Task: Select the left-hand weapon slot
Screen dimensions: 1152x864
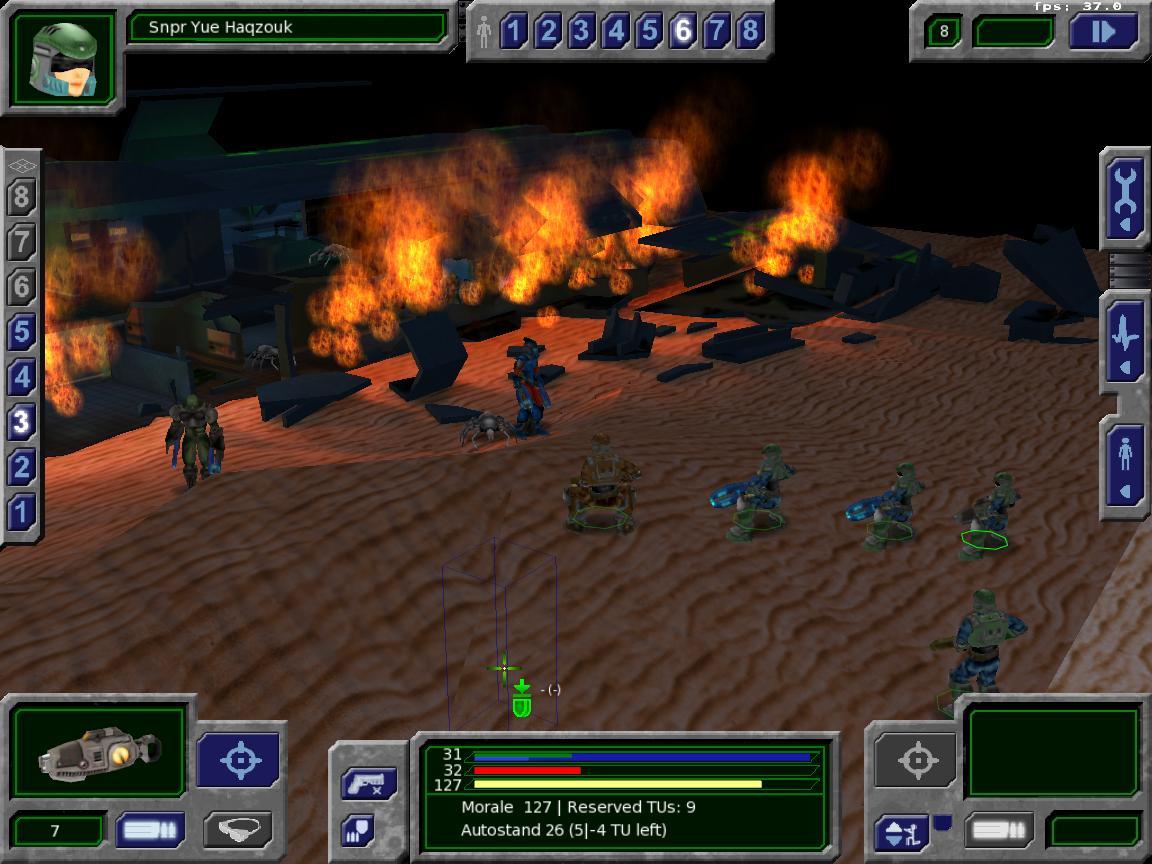Action: (x=99, y=753)
